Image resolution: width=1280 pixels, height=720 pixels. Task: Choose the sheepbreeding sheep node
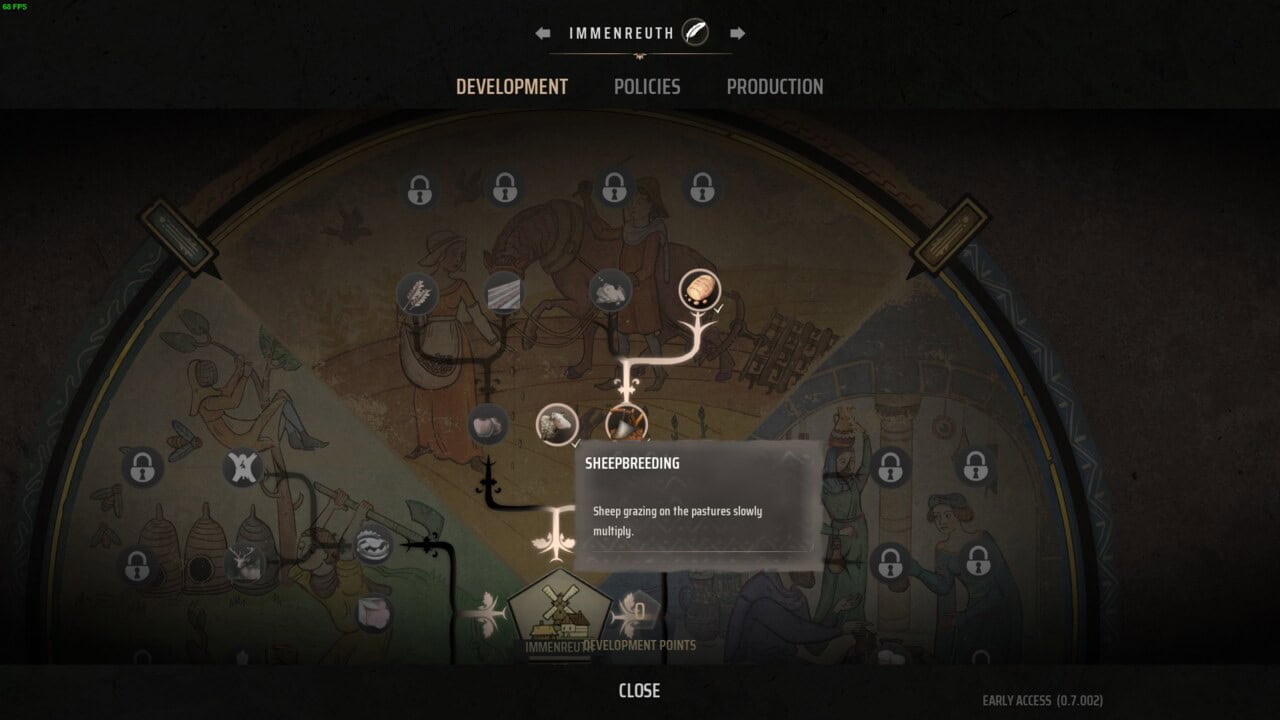[556, 424]
